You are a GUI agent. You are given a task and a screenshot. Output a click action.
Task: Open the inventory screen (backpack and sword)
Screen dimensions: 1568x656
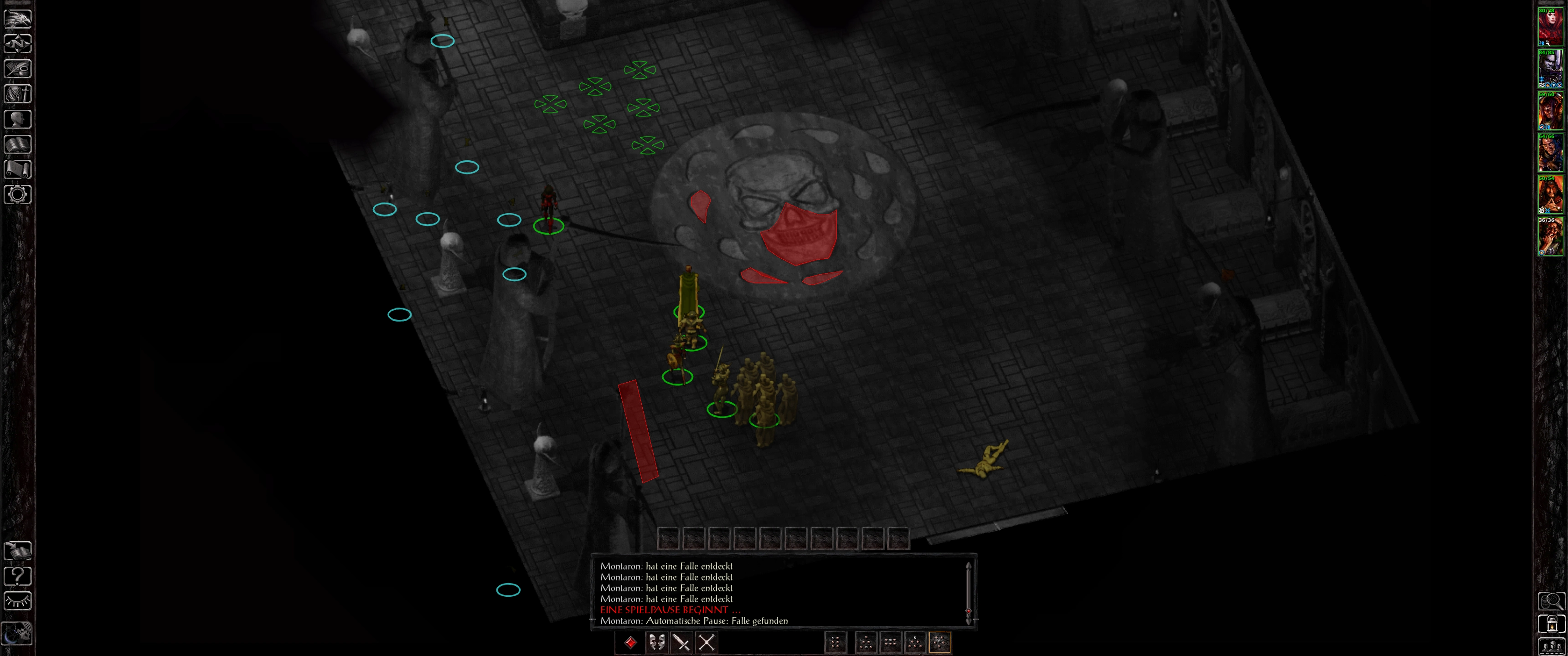tap(18, 94)
